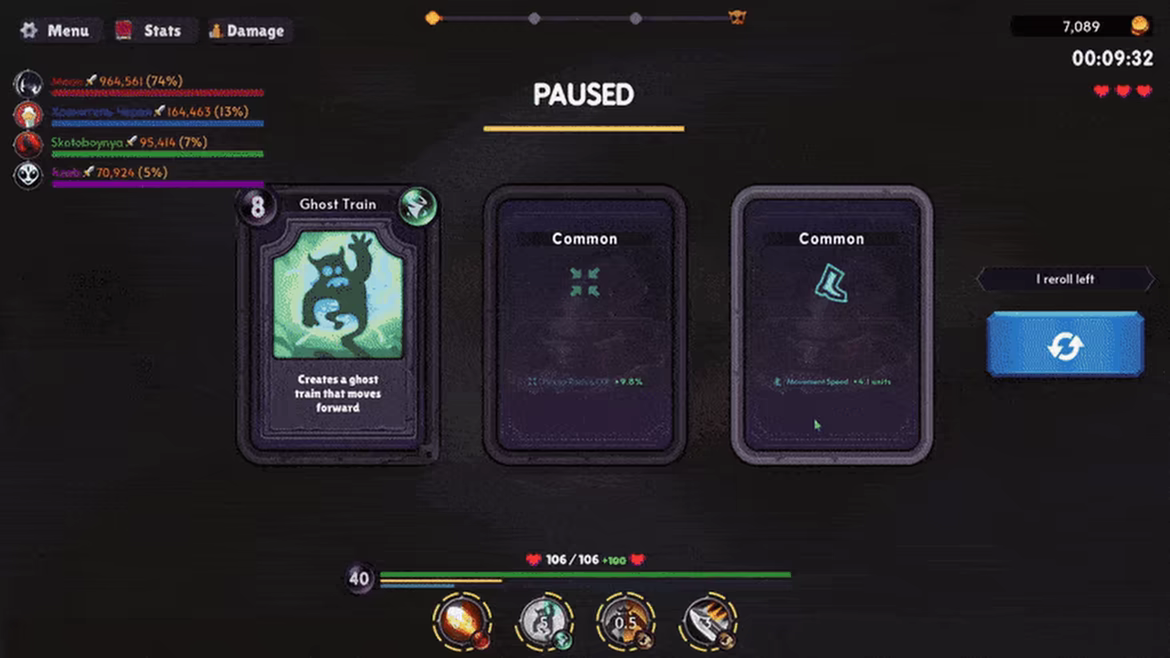Screen dimensions: 1170x658
Task: Open the Menu button
Action: [58, 31]
